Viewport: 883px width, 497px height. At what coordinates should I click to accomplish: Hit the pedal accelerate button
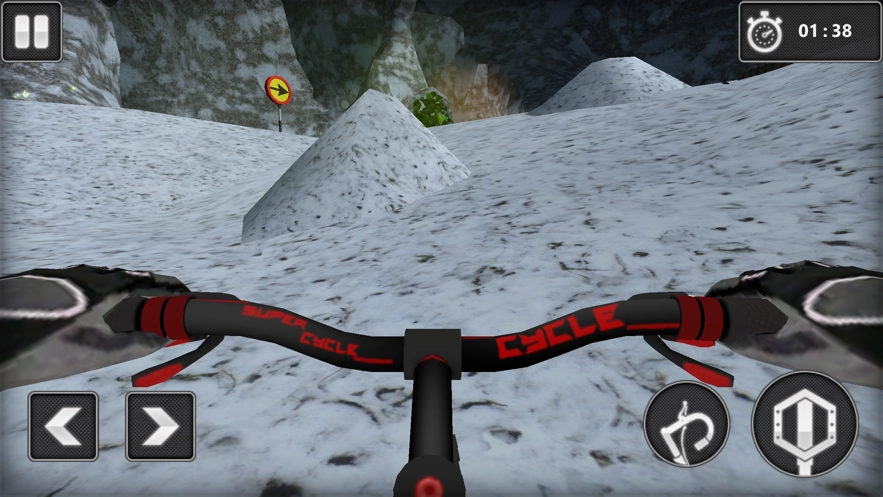pyautogui.click(x=804, y=424)
